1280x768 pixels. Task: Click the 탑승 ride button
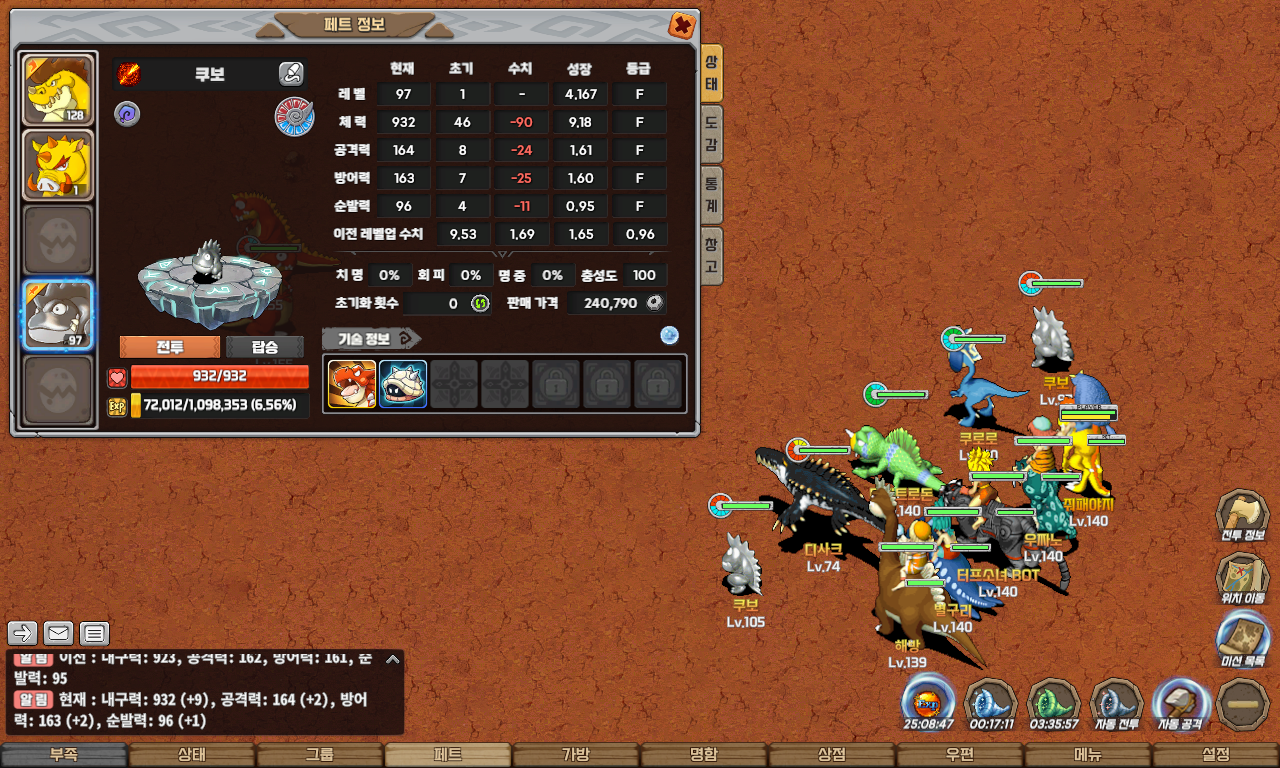(264, 347)
